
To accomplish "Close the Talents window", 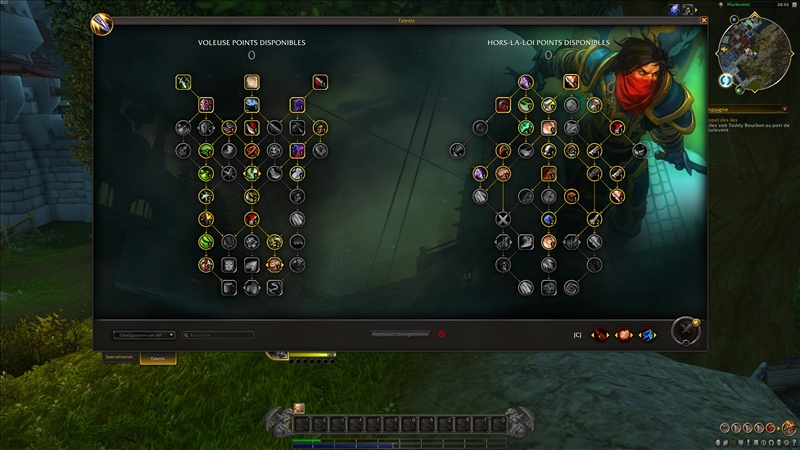I will [x=704, y=20].
